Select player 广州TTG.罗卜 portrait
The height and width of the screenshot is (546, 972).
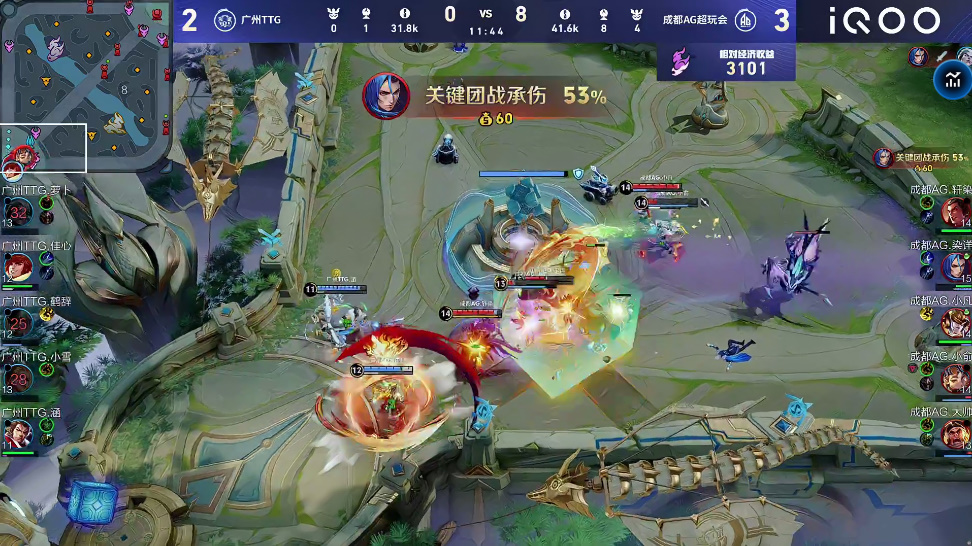coord(18,212)
